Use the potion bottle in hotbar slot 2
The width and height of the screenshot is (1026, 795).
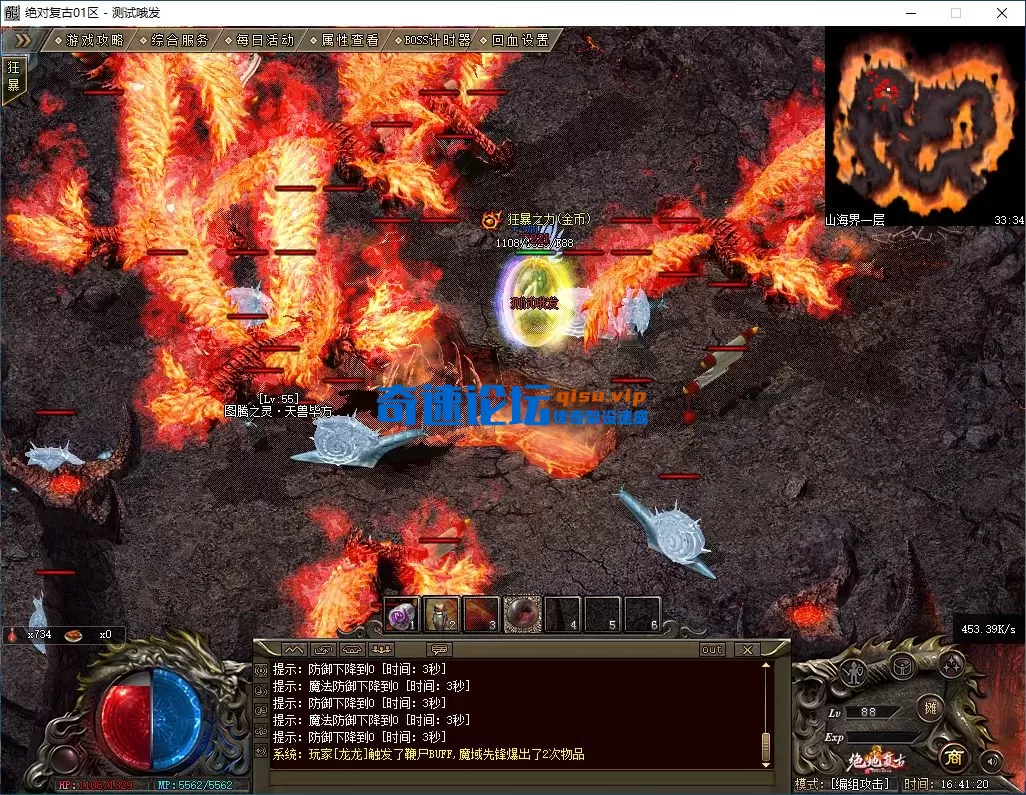click(x=441, y=614)
